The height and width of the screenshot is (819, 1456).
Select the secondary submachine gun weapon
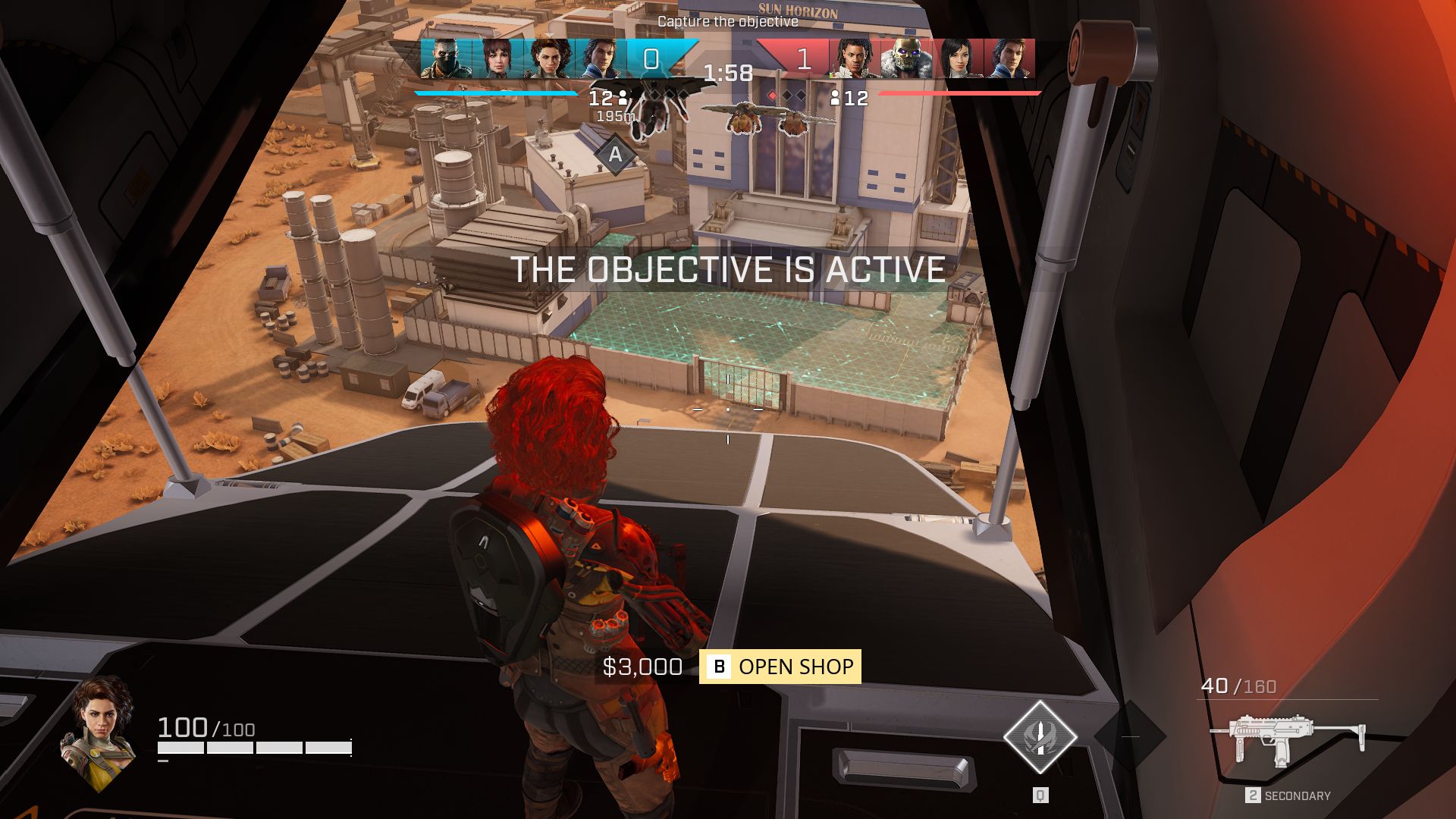[1287, 739]
